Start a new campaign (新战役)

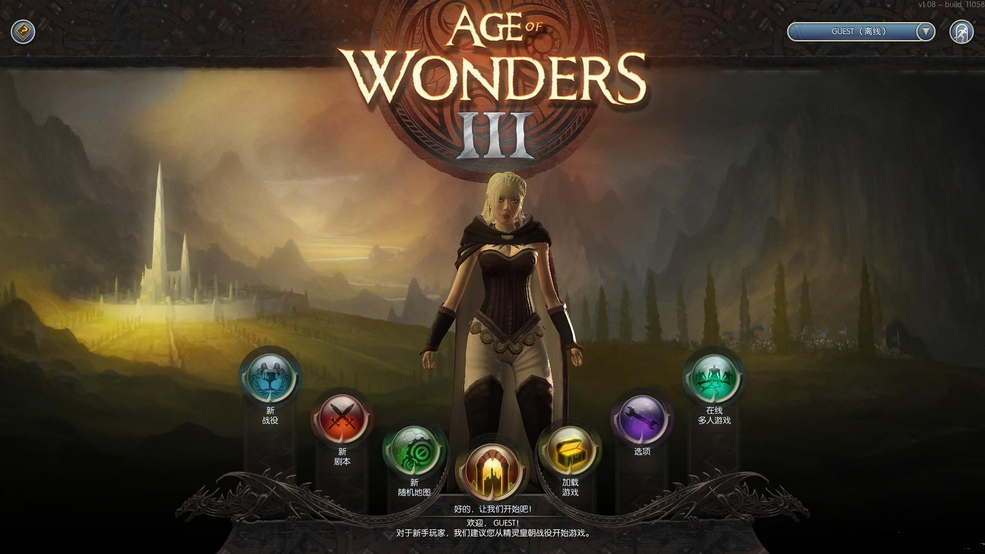(x=270, y=377)
